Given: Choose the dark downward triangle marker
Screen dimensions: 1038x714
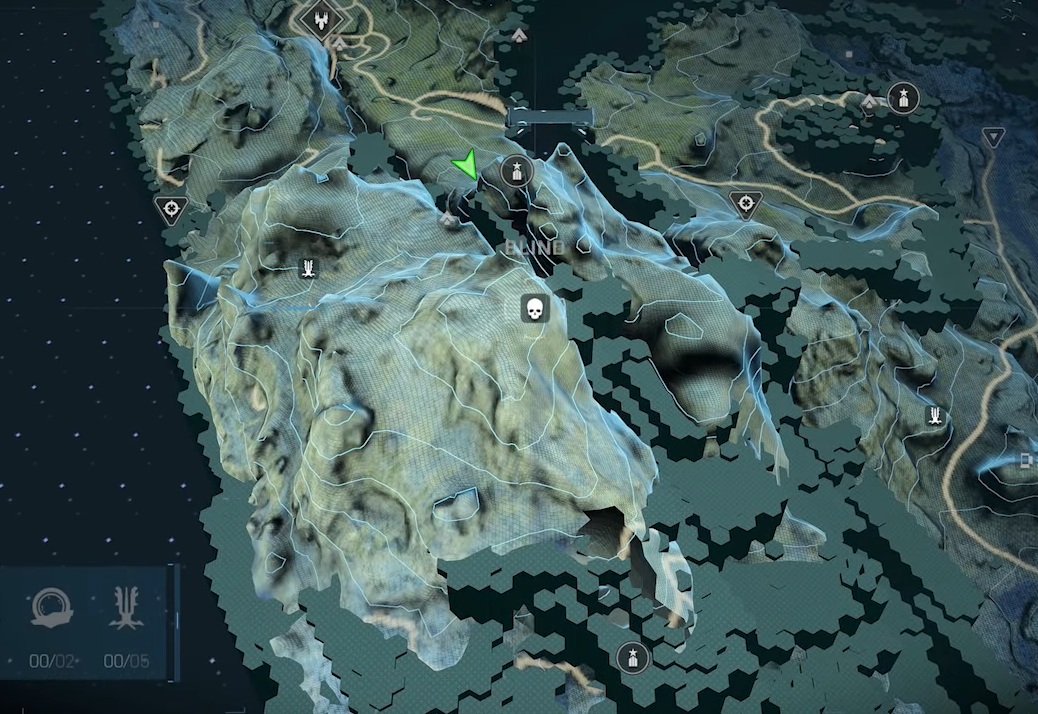Looking at the screenshot, I should pyautogui.click(x=992, y=137).
